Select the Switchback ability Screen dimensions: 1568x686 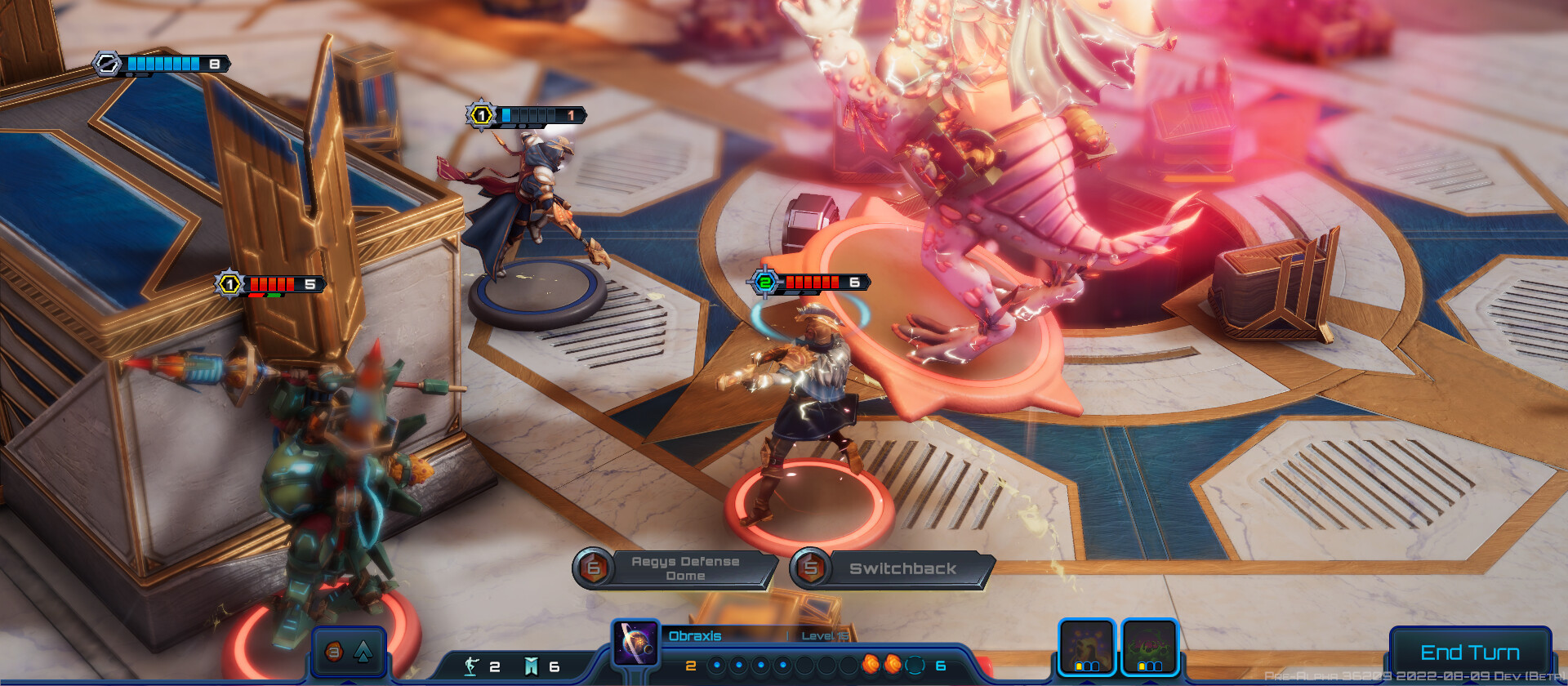coord(902,568)
